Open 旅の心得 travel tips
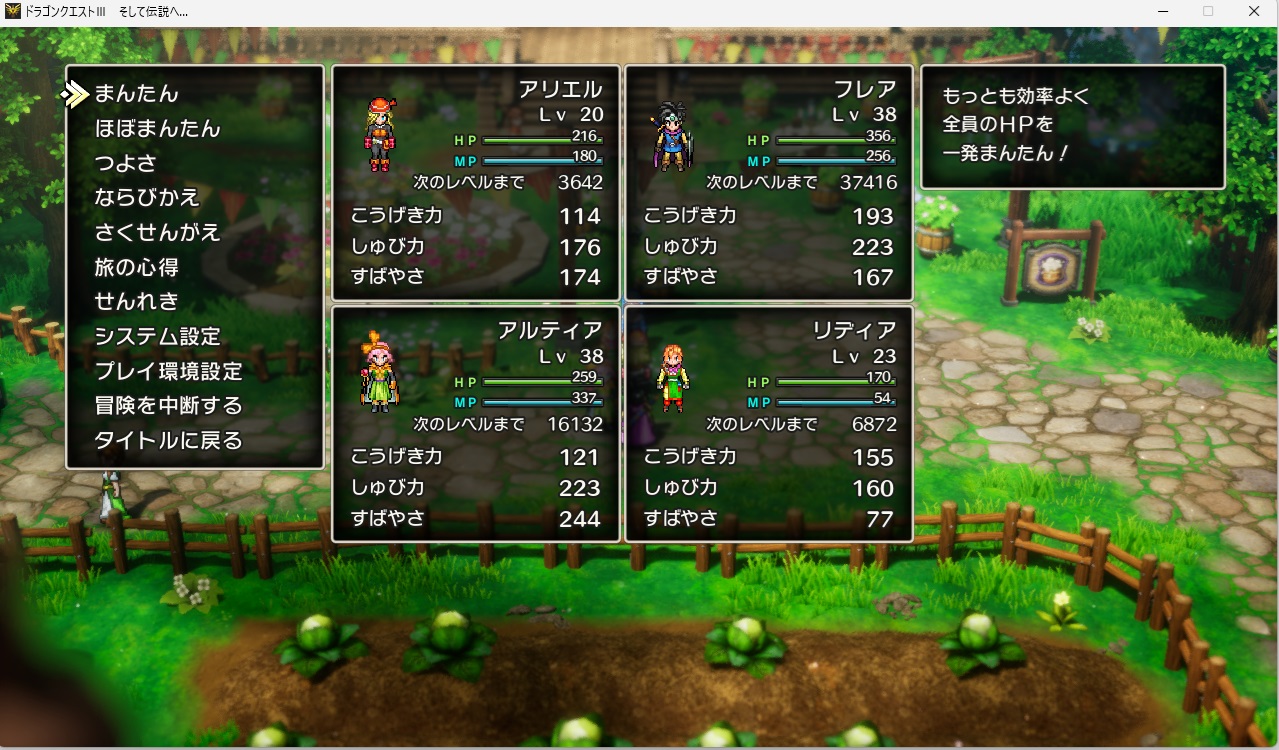1279x750 pixels. pos(137,267)
